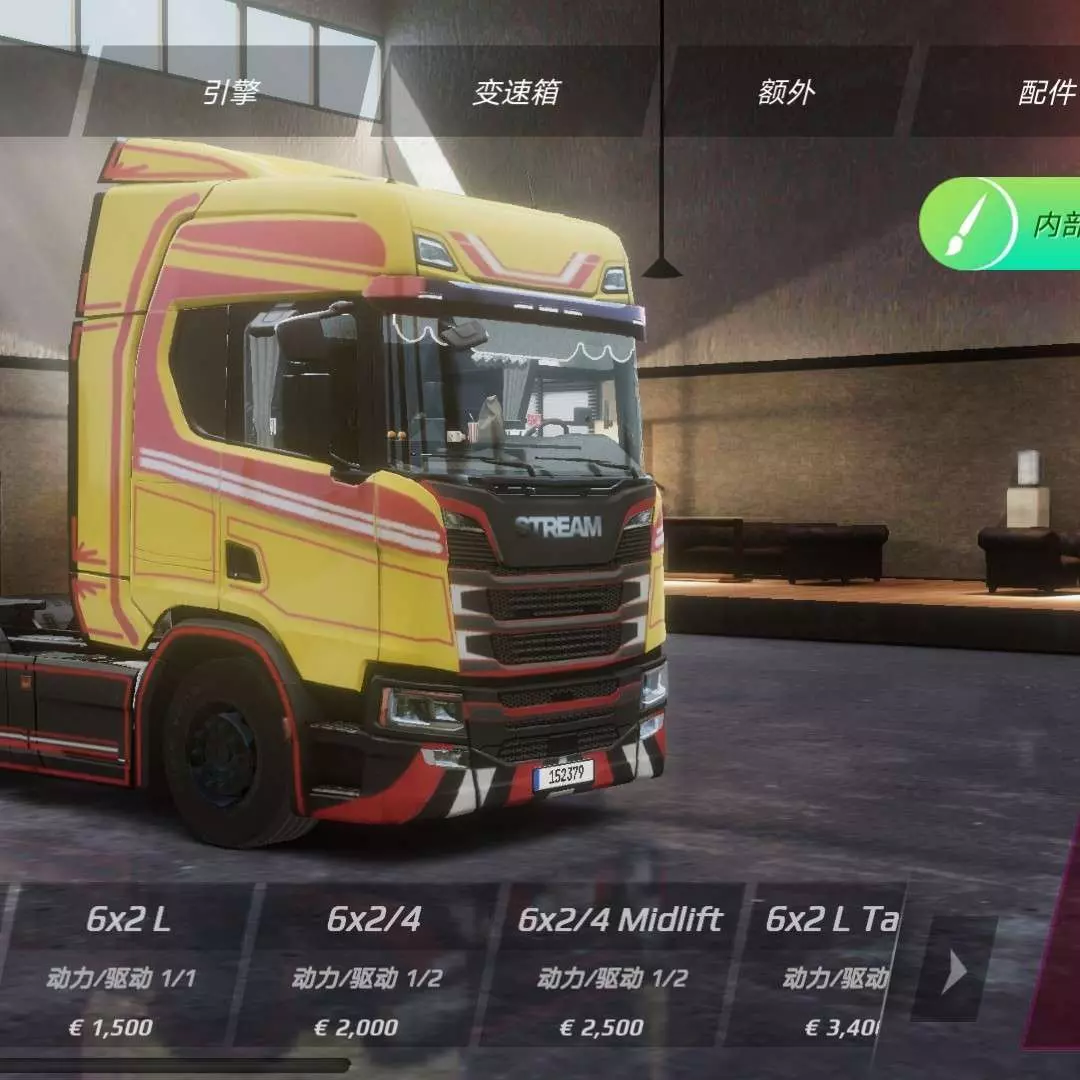Pick the 6x2/4 Midlift chassis
1080x1080 pixels.
click(x=620, y=964)
